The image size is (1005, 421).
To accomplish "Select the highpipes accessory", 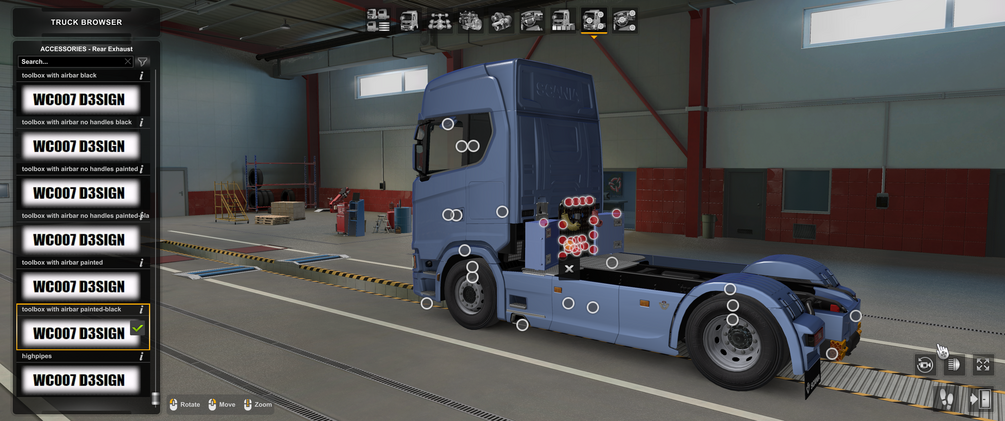I will coord(80,380).
